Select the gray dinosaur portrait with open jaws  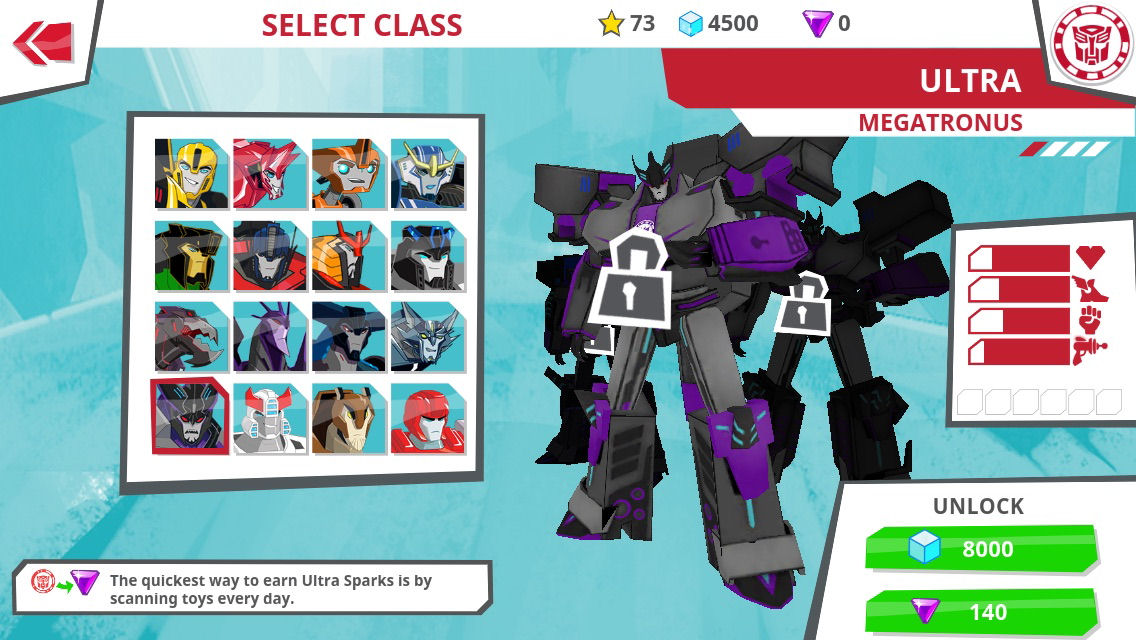(191, 337)
